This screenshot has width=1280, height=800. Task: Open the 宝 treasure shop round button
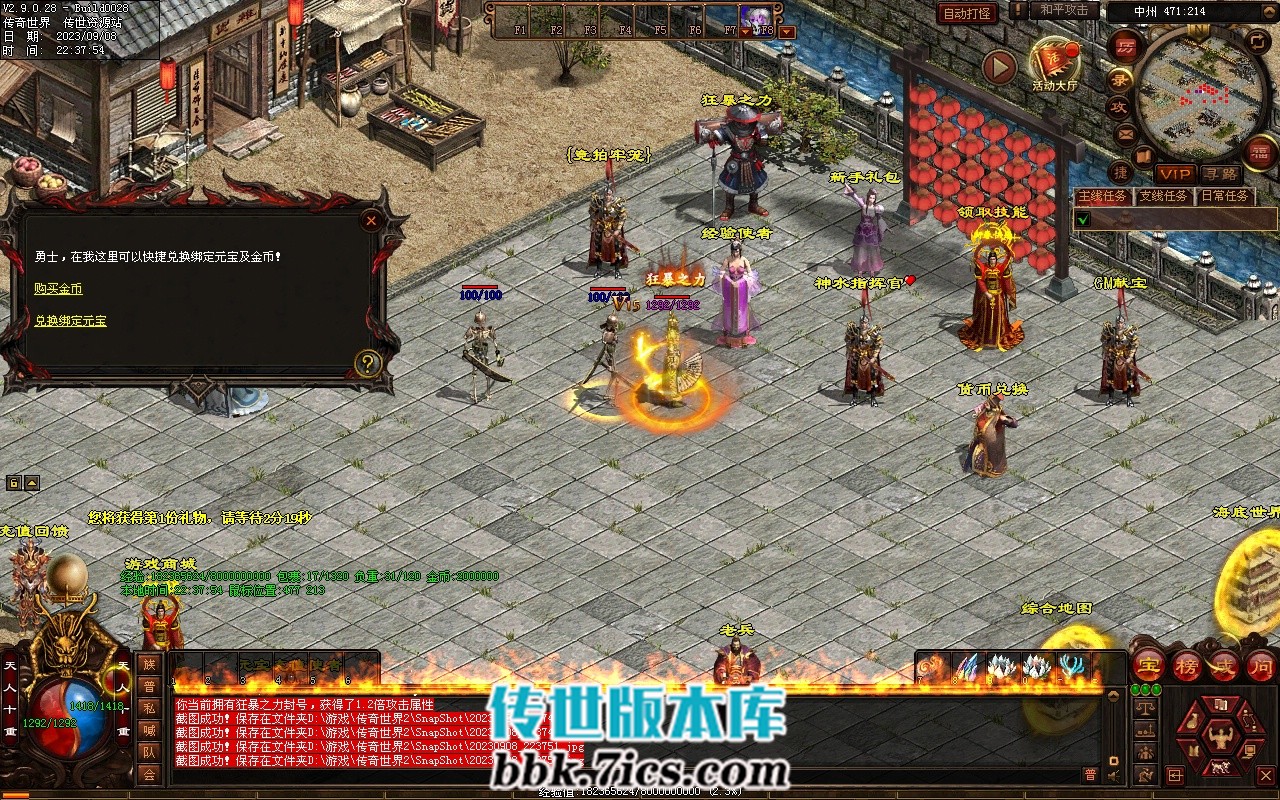coord(1148,665)
